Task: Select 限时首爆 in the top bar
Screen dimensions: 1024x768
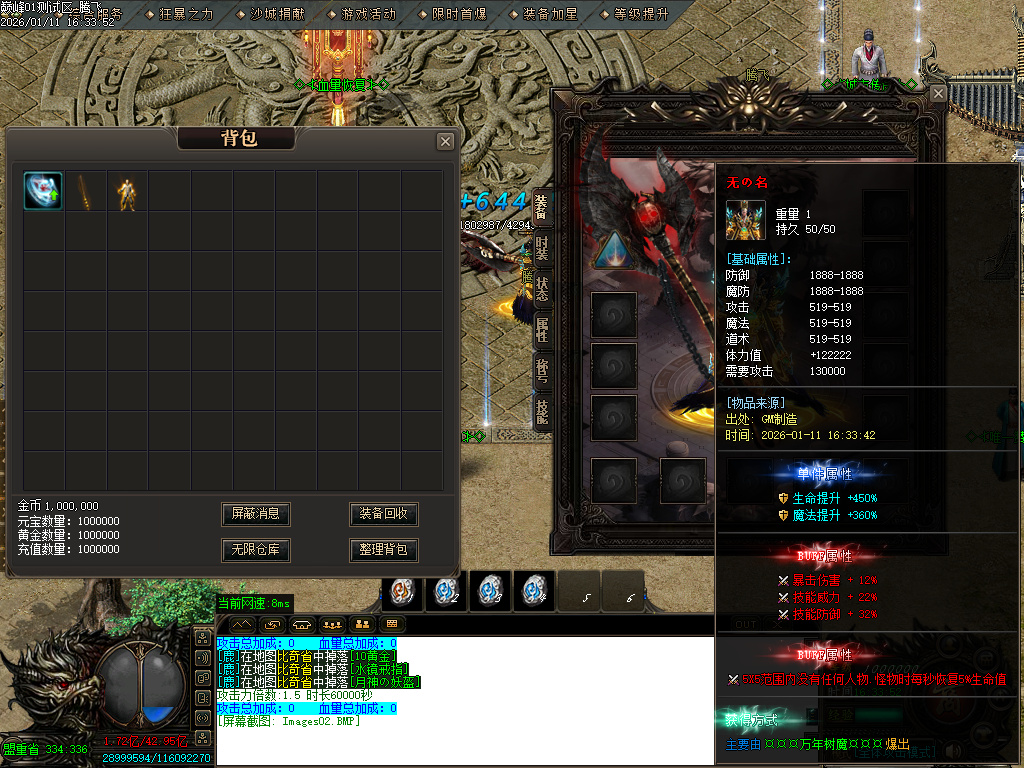Action: 459,14
